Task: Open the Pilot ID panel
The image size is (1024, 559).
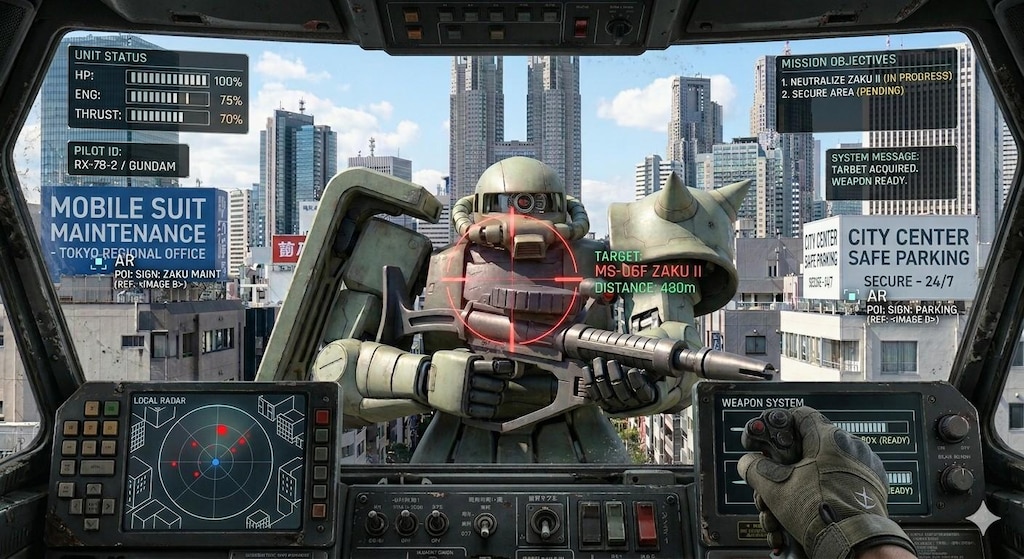Action: click(127, 159)
